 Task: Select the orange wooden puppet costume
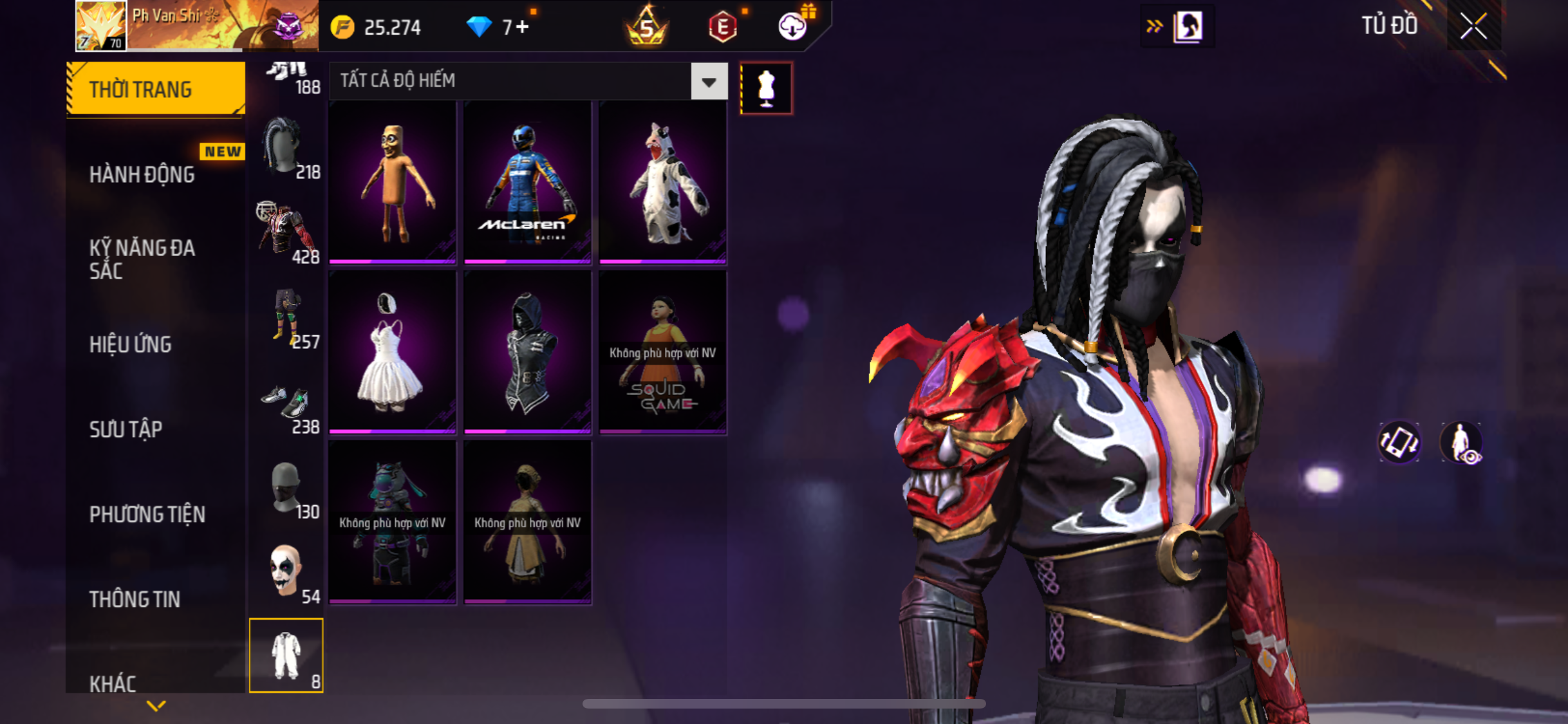tap(392, 183)
